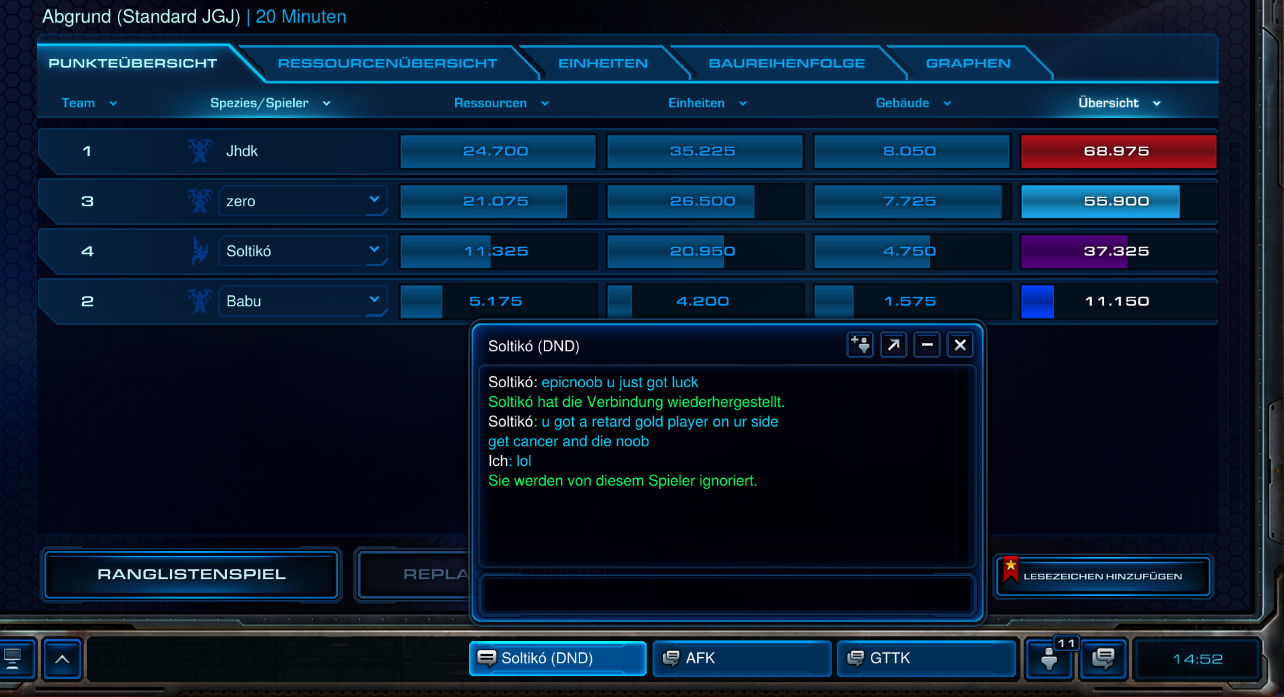Open the Einheiten tab

click(602, 63)
